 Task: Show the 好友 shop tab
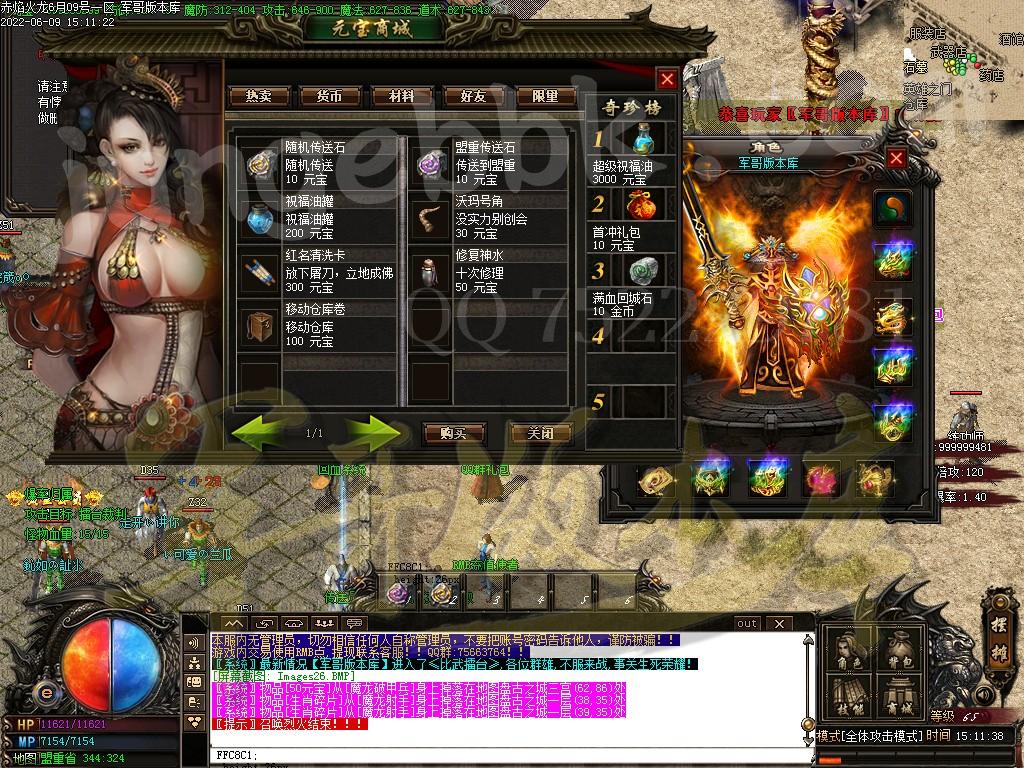(474, 96)
